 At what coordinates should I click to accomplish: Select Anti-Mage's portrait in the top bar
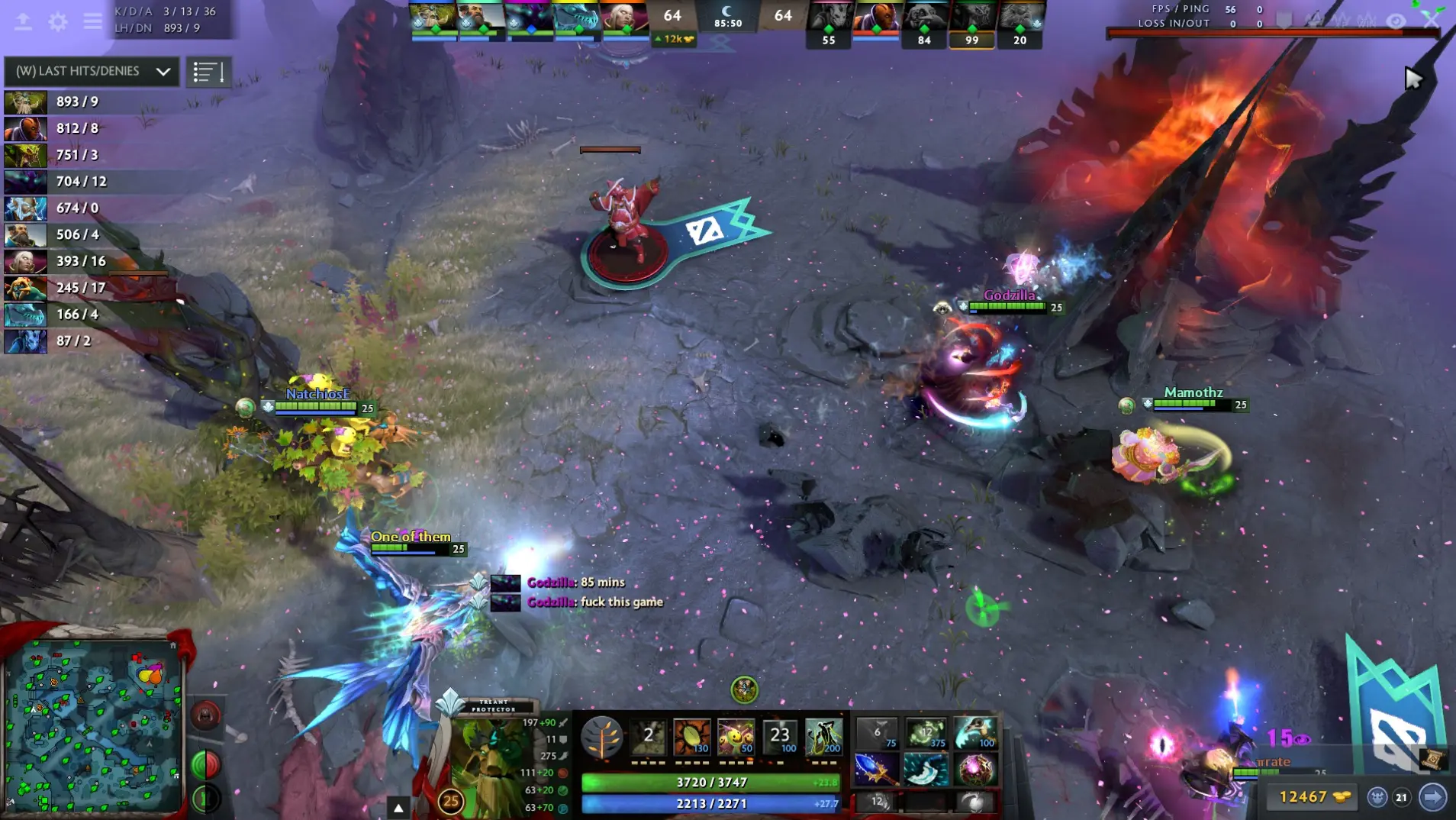coord(875,17)
